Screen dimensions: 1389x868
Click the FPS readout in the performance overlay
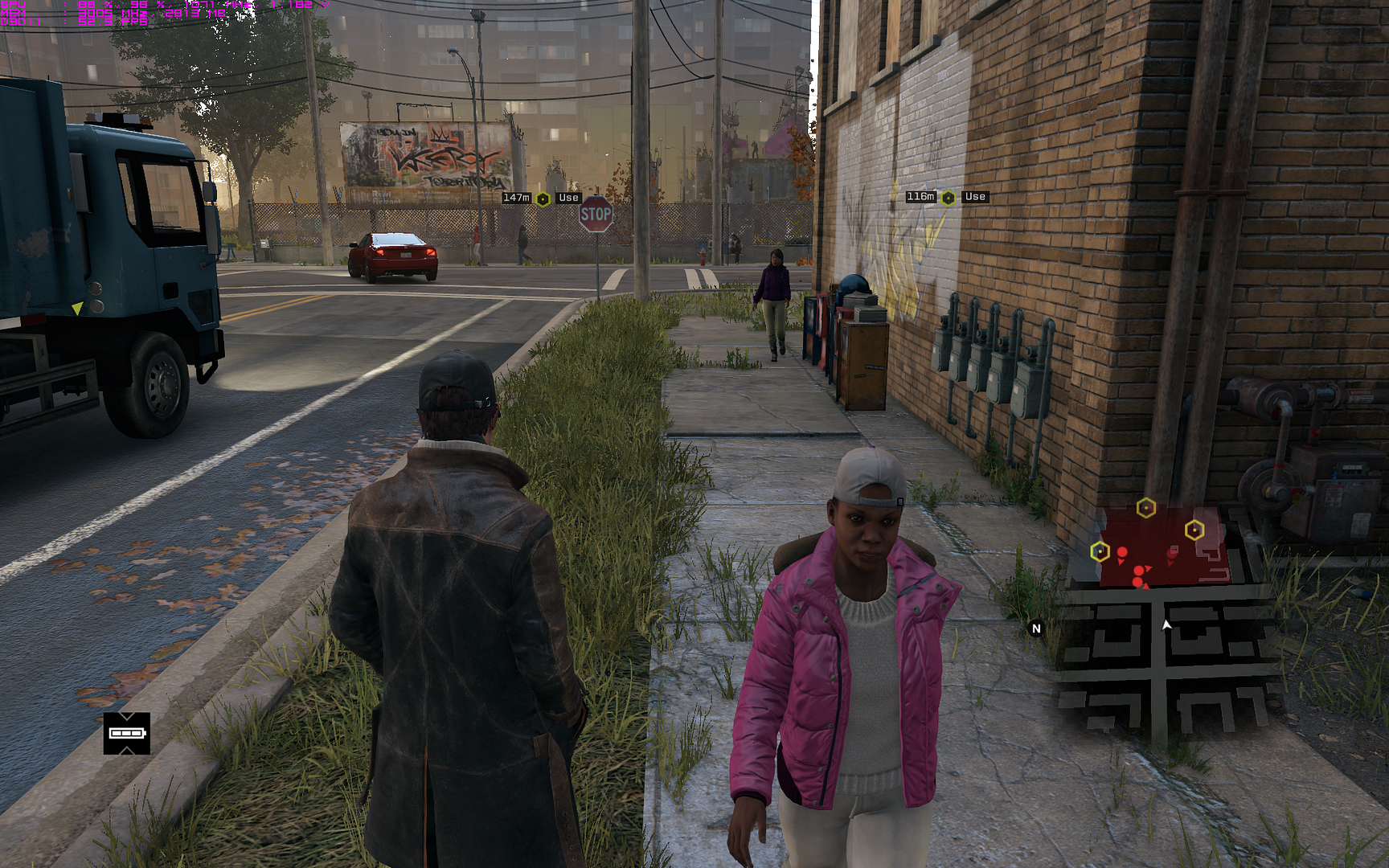(113, 22)
